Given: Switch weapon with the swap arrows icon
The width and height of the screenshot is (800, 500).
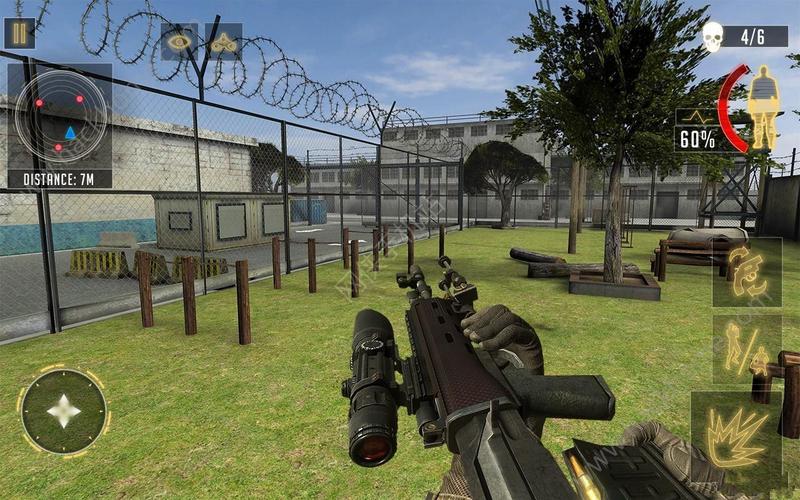Looking at the screenshot, I should click(x=746, y=272).
